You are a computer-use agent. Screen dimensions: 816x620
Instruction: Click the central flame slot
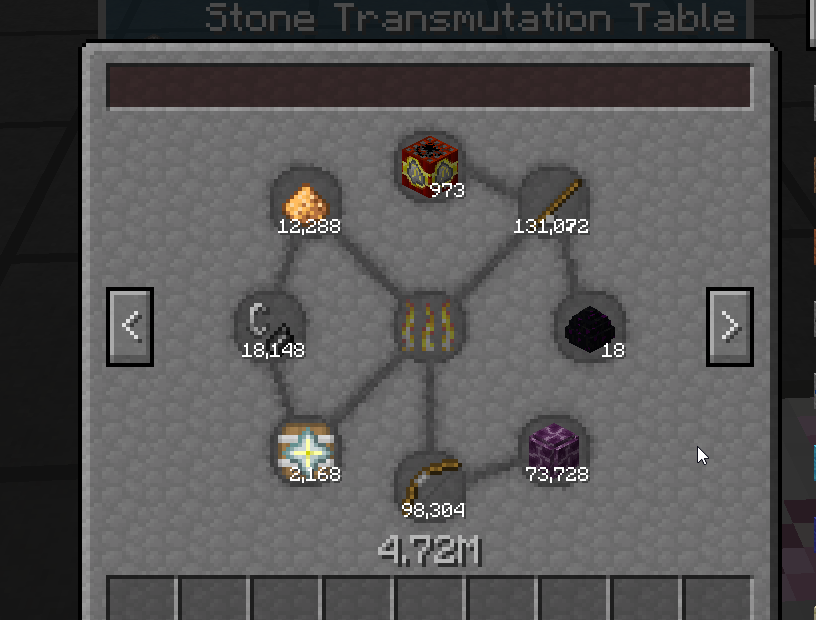pos(430,327)
